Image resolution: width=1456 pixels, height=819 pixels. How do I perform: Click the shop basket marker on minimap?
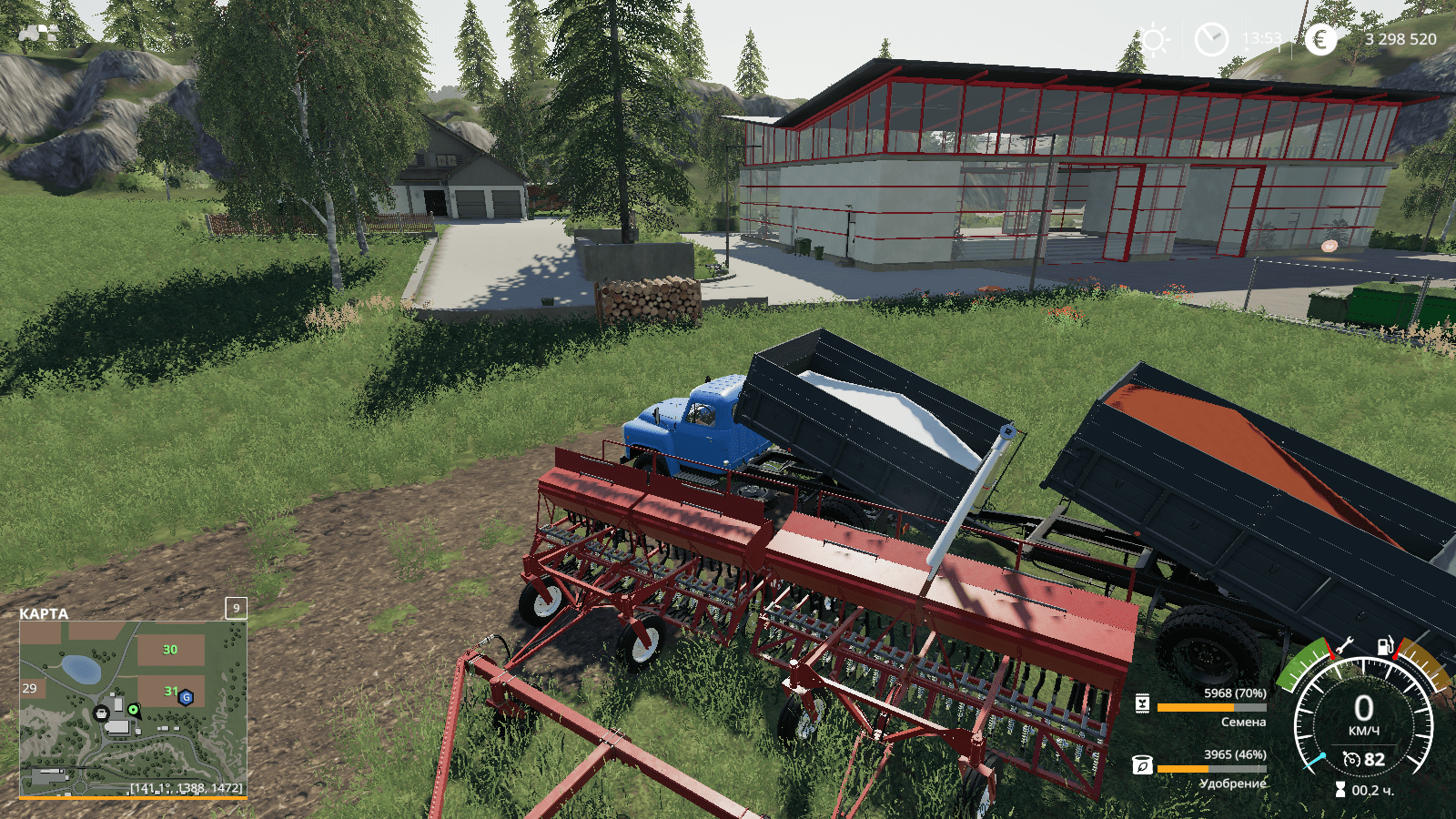pos(102,713)
